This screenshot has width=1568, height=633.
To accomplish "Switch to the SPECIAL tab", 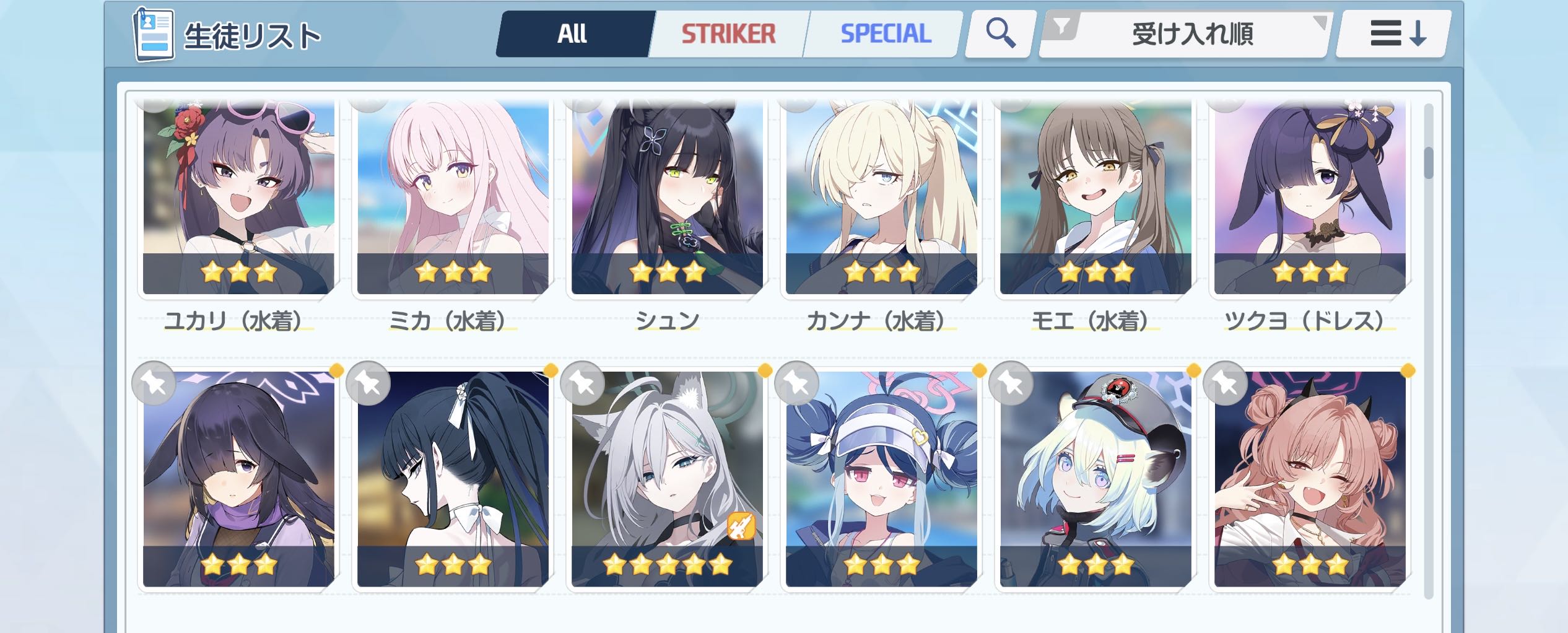I will (886, 33).
